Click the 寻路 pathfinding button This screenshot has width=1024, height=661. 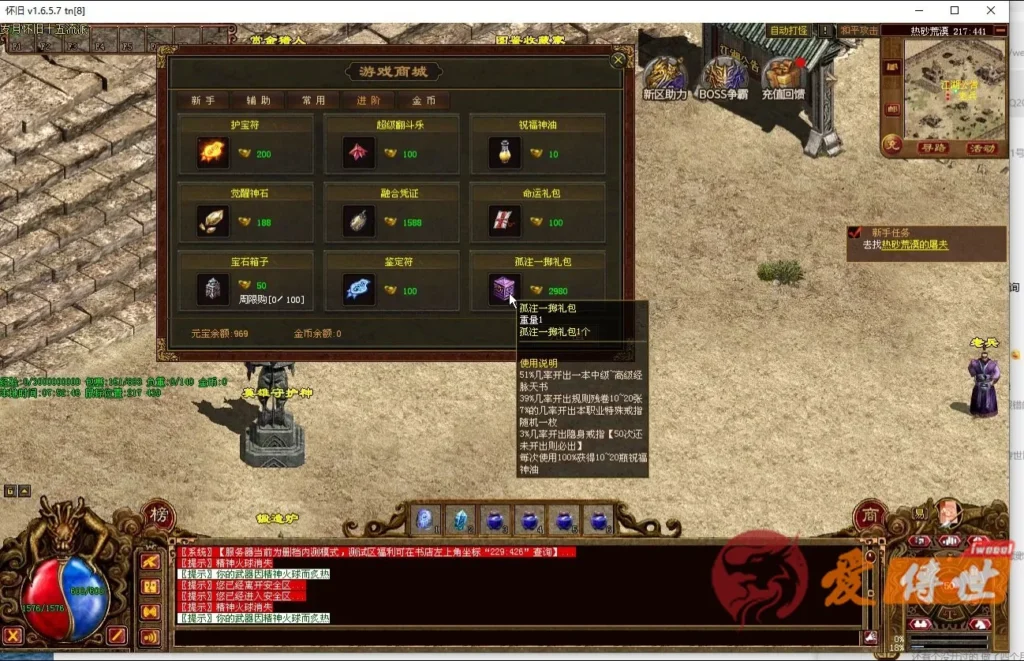coord(933,148)
